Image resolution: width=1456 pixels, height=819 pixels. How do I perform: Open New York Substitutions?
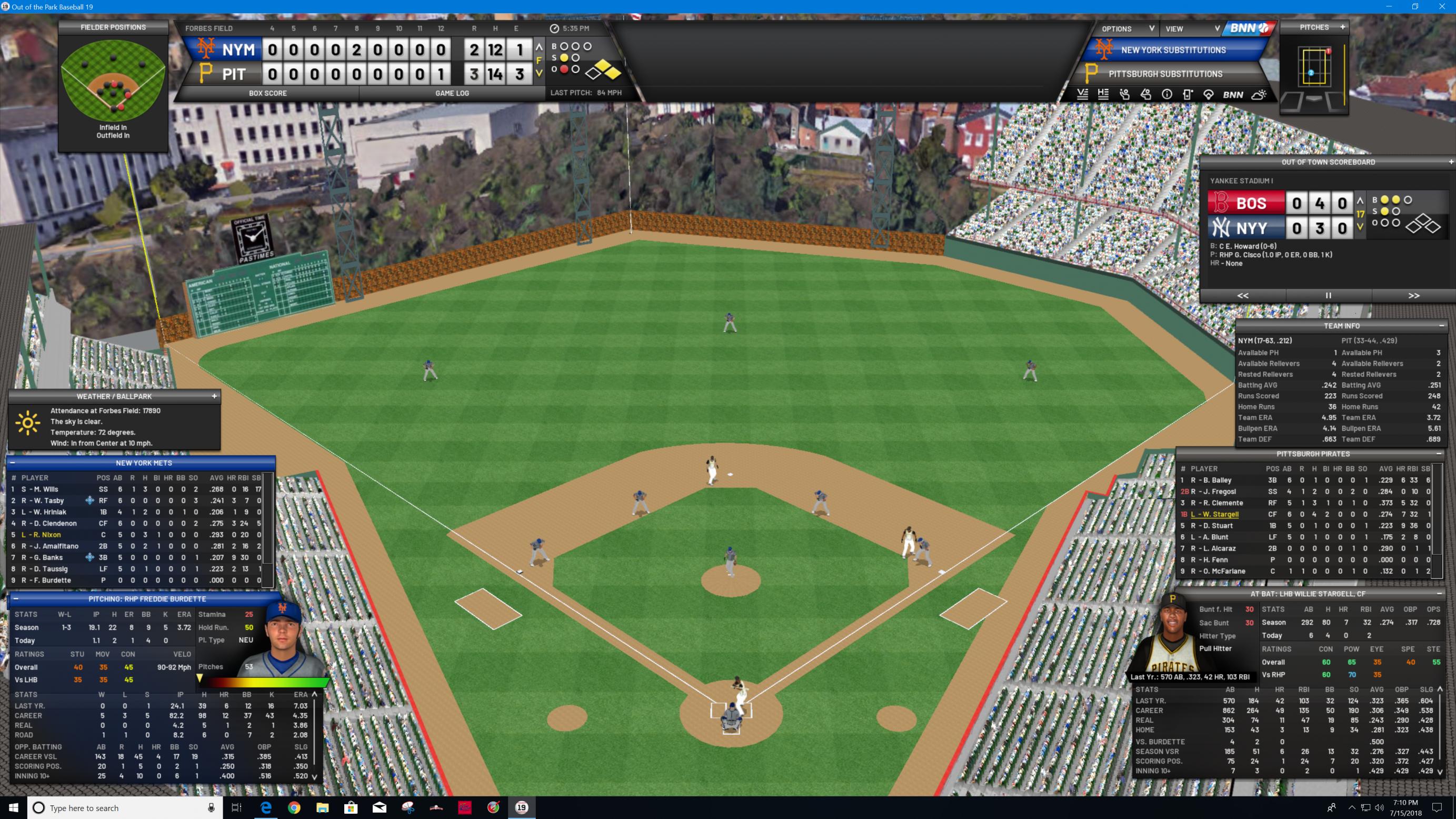(x=1173, y=51)
